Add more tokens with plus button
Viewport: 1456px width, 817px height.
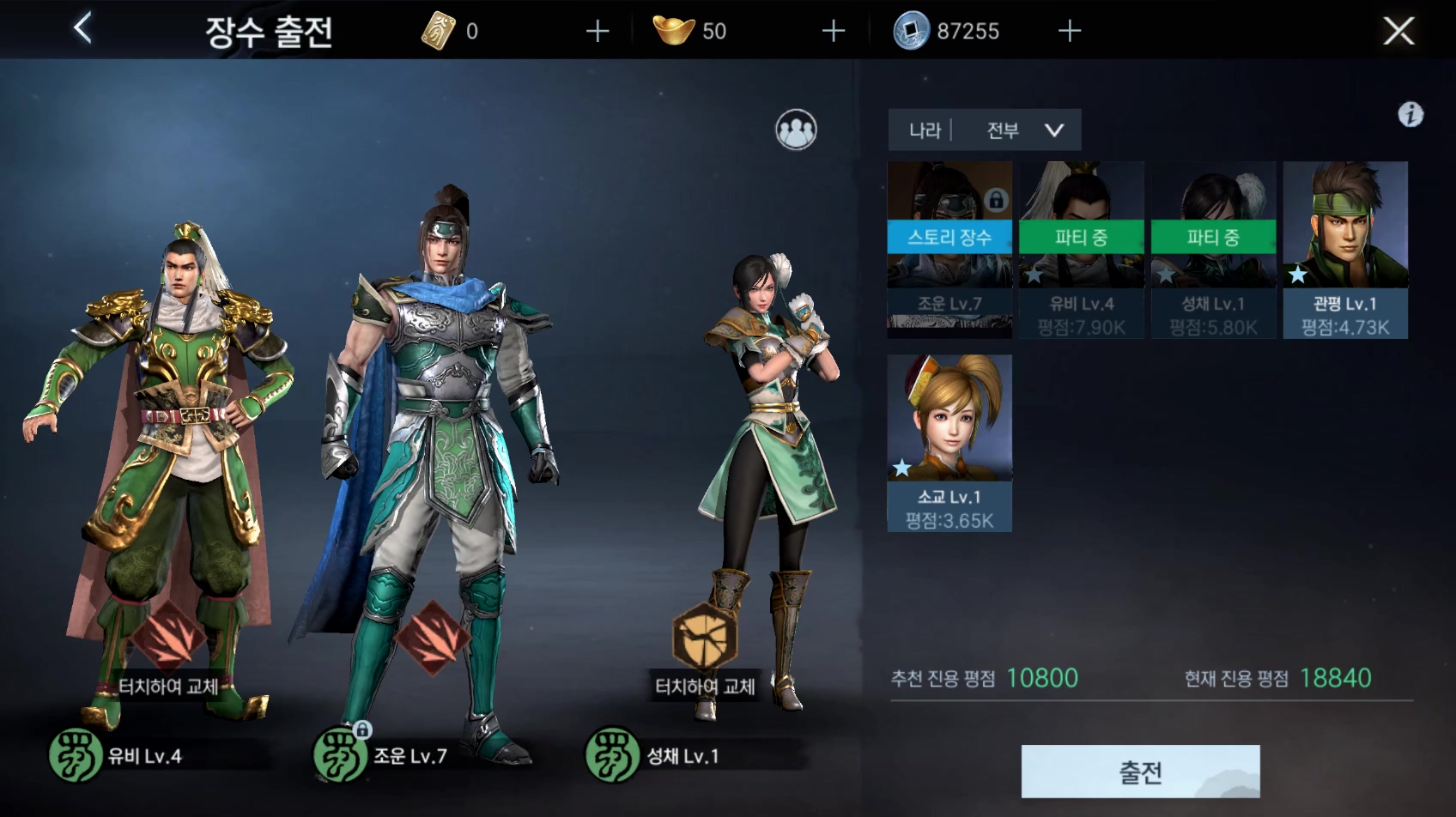point(597,32)
